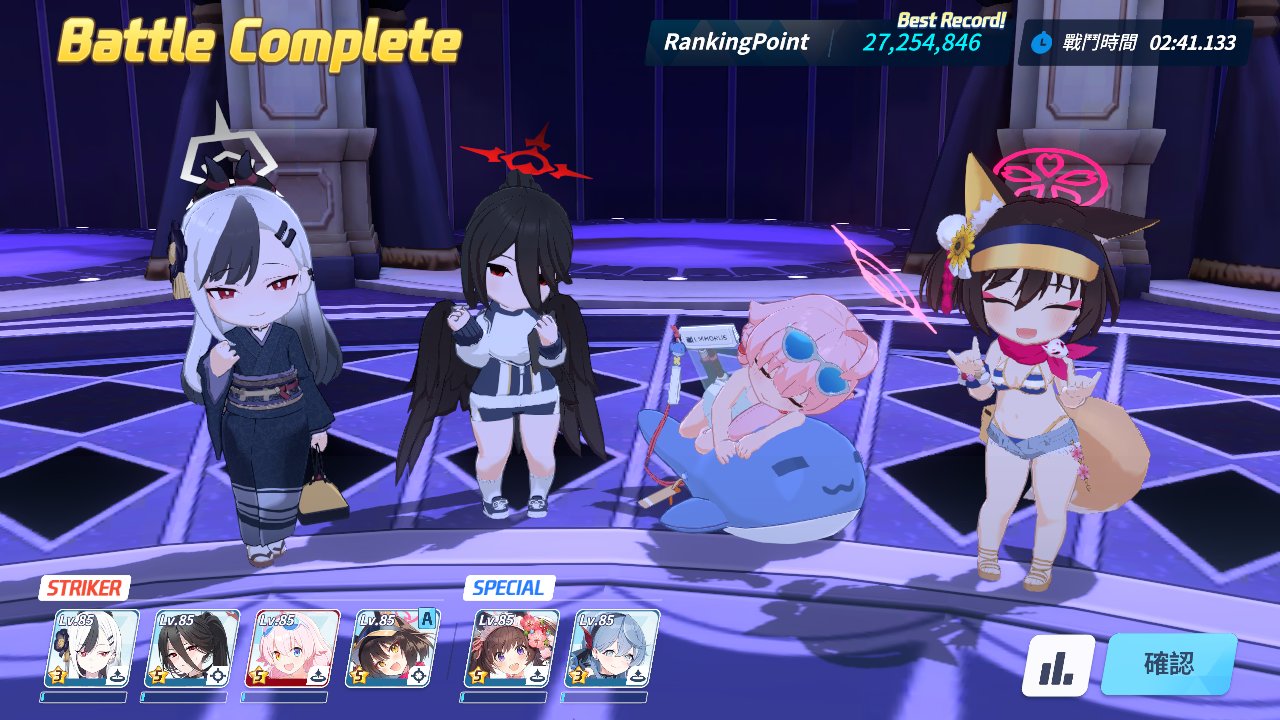Select the pink-haired striker portrait
Image resolution: width=1280 pixels, height=720 pixels.
coord(292,648)
